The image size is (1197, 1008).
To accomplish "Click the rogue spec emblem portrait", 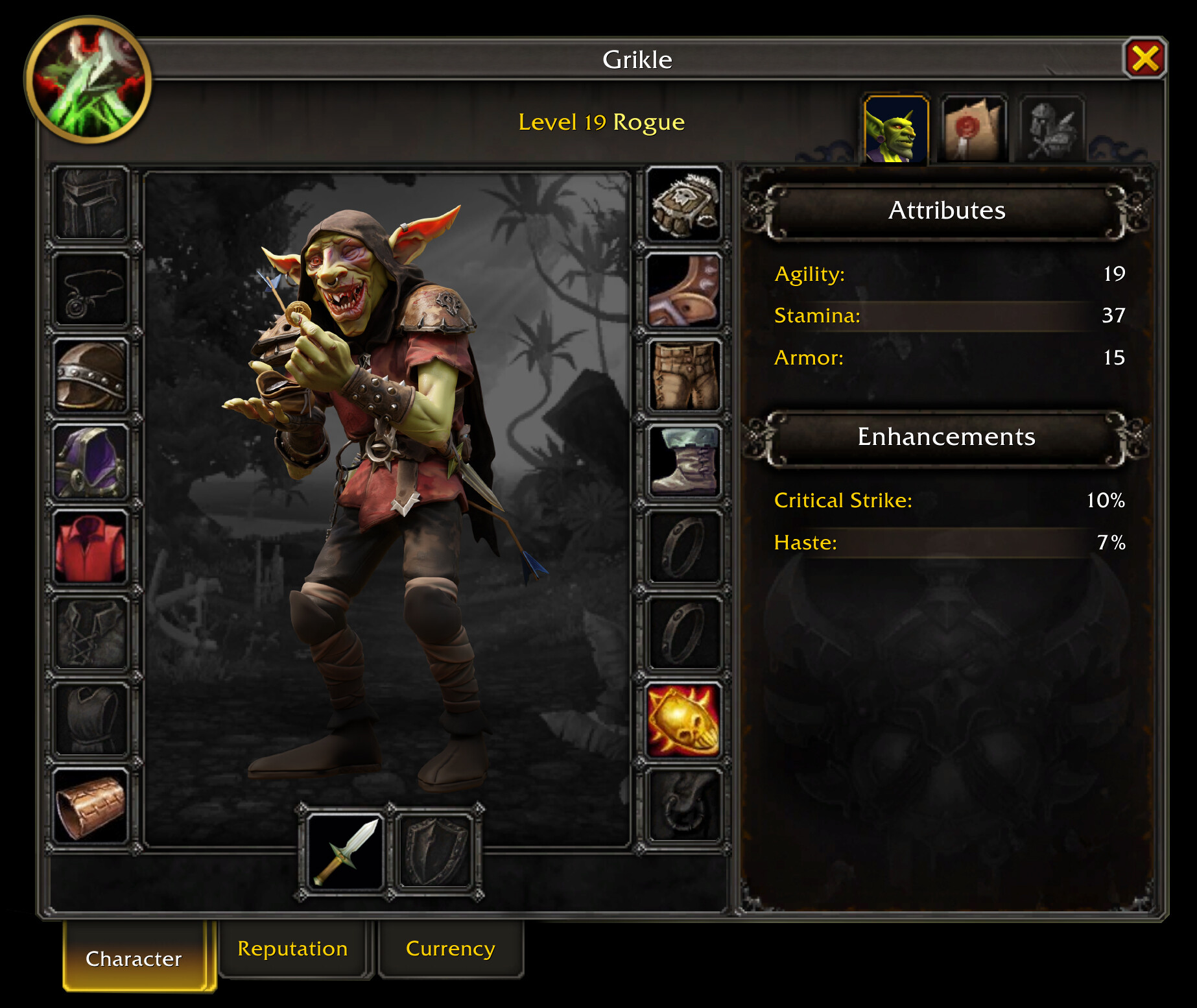I will pos(89,80).
